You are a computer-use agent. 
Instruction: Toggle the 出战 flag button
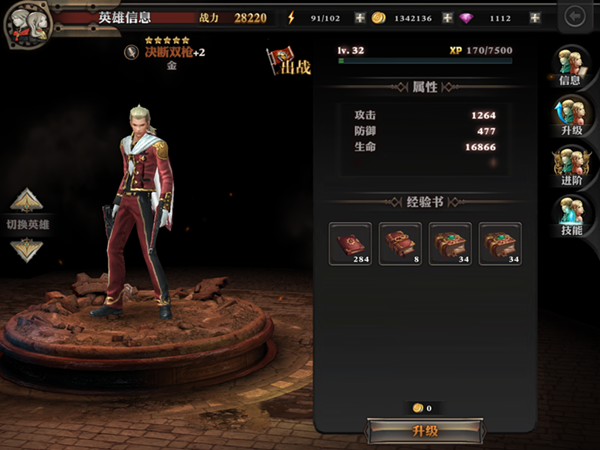click(x=287, y=62)
